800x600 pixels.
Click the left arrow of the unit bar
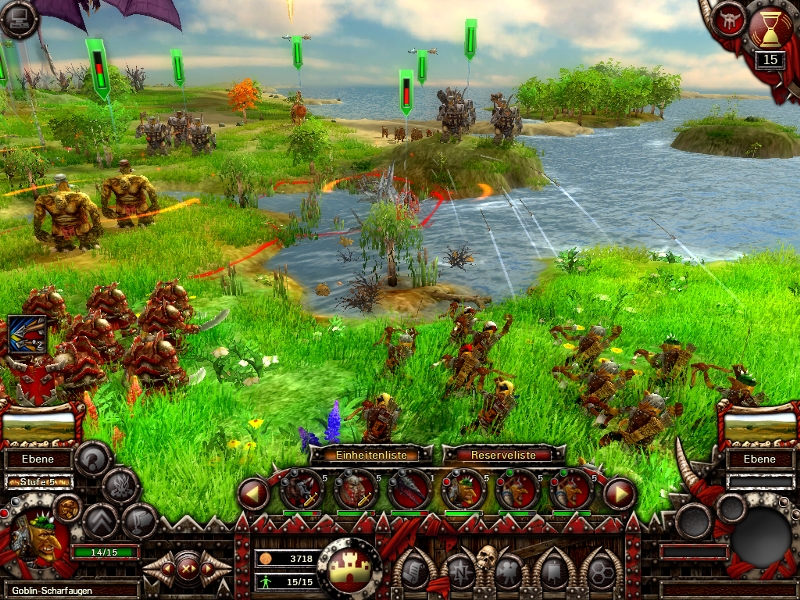pos(253,493)
